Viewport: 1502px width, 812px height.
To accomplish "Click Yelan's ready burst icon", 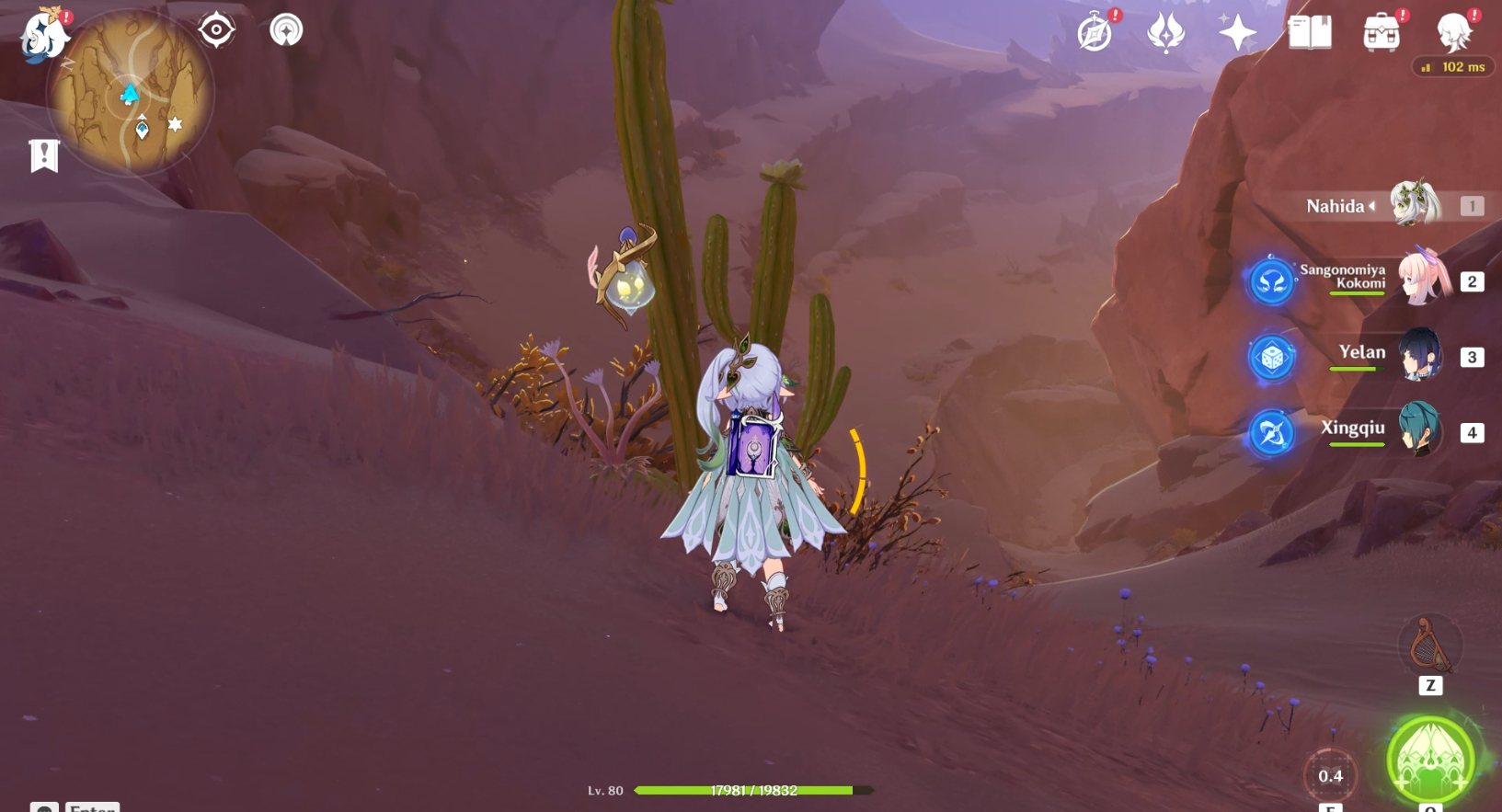I will click(x=1270, y=358).
